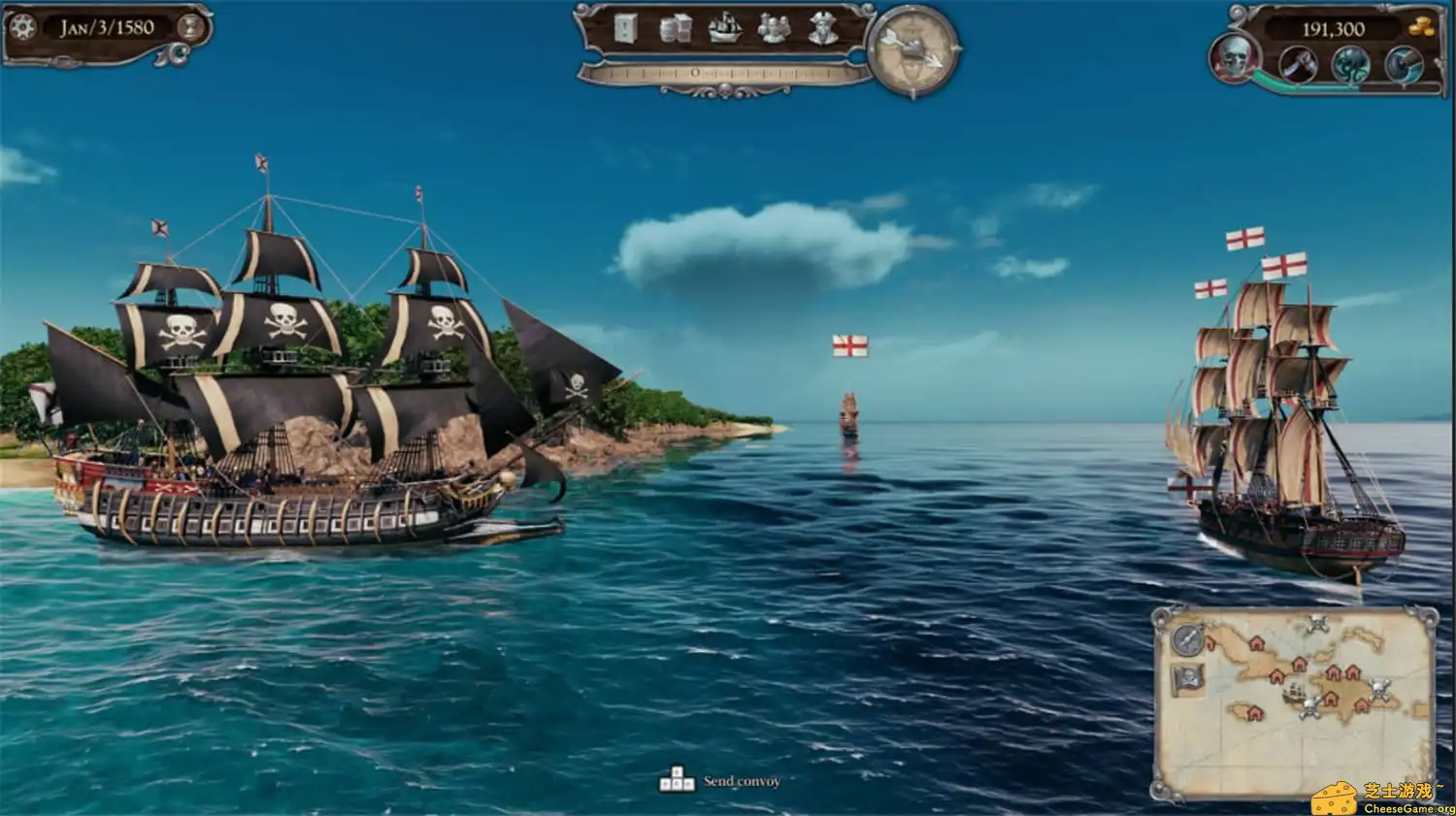The width and height of the screenshot is (1456, 816).
Task: Select the kraken tentacle ability icon
Action: point(1349,63)
